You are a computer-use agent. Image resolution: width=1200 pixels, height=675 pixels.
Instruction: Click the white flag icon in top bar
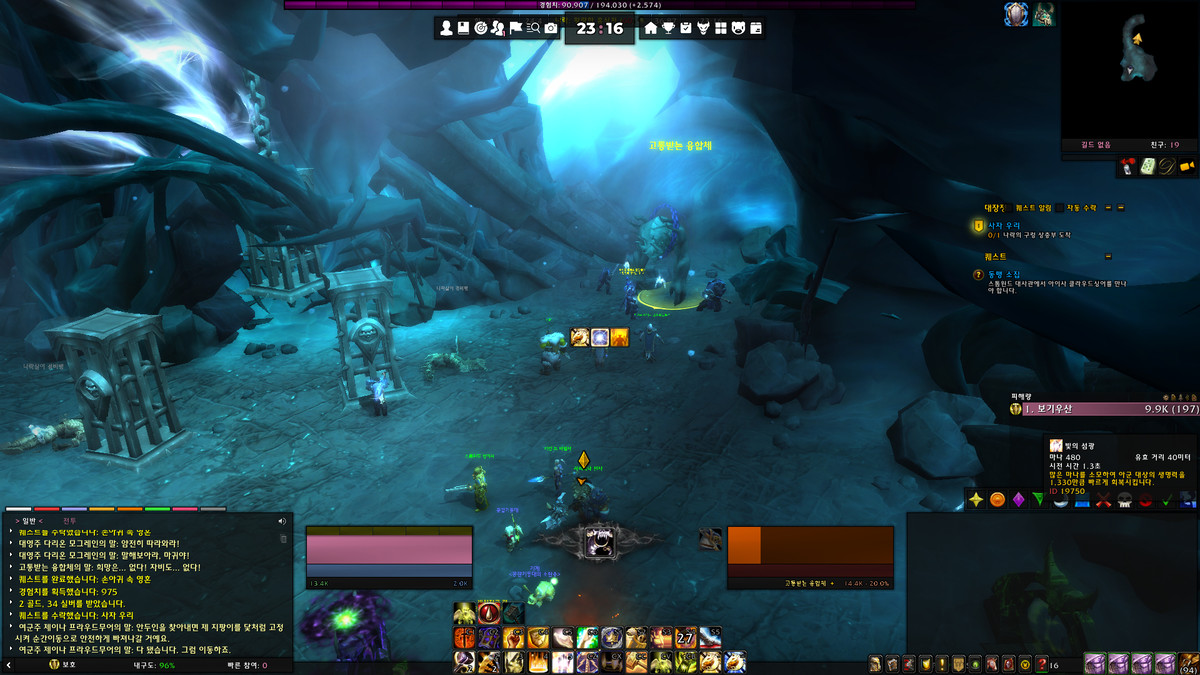pos(516,28)
